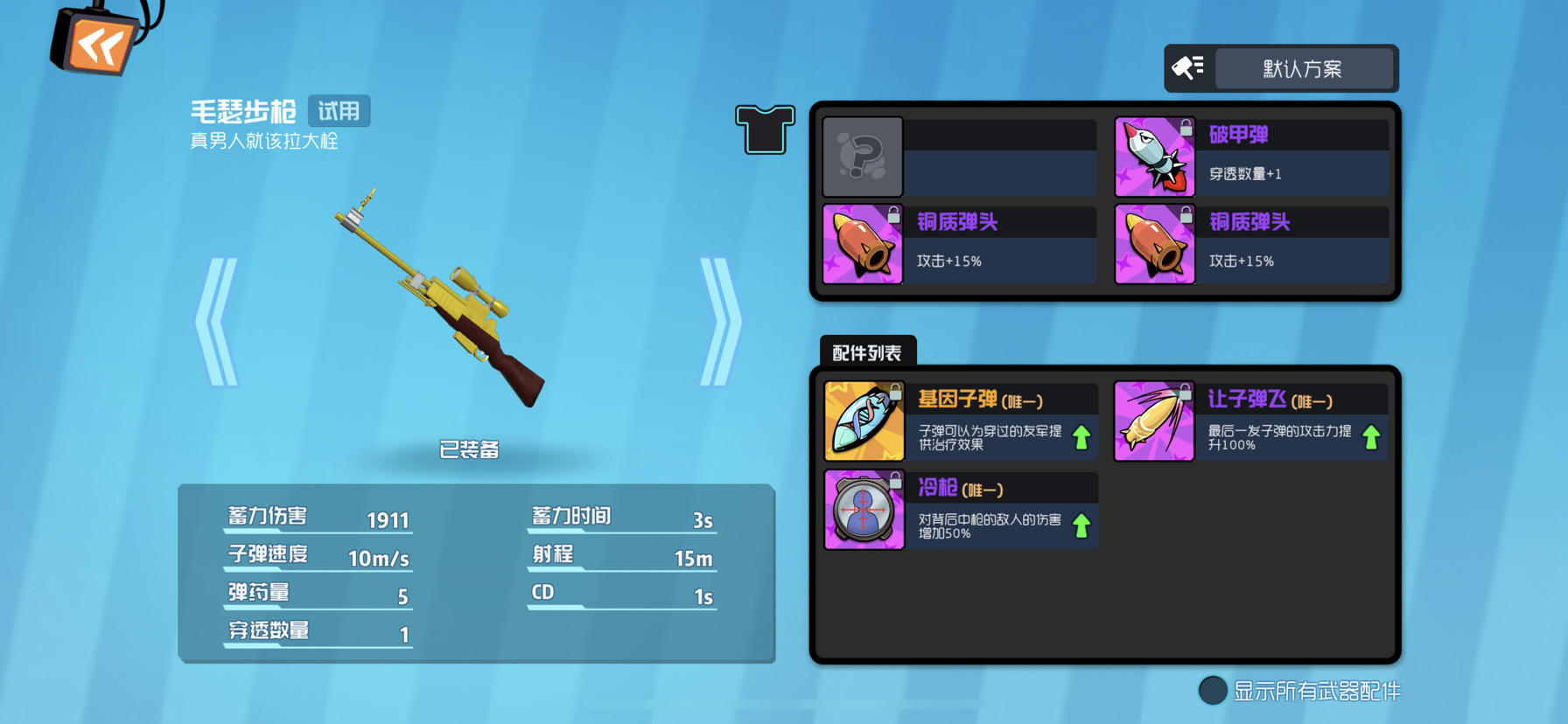
Task: Open the 基因子弹 accessory icon
Action: 863,421
